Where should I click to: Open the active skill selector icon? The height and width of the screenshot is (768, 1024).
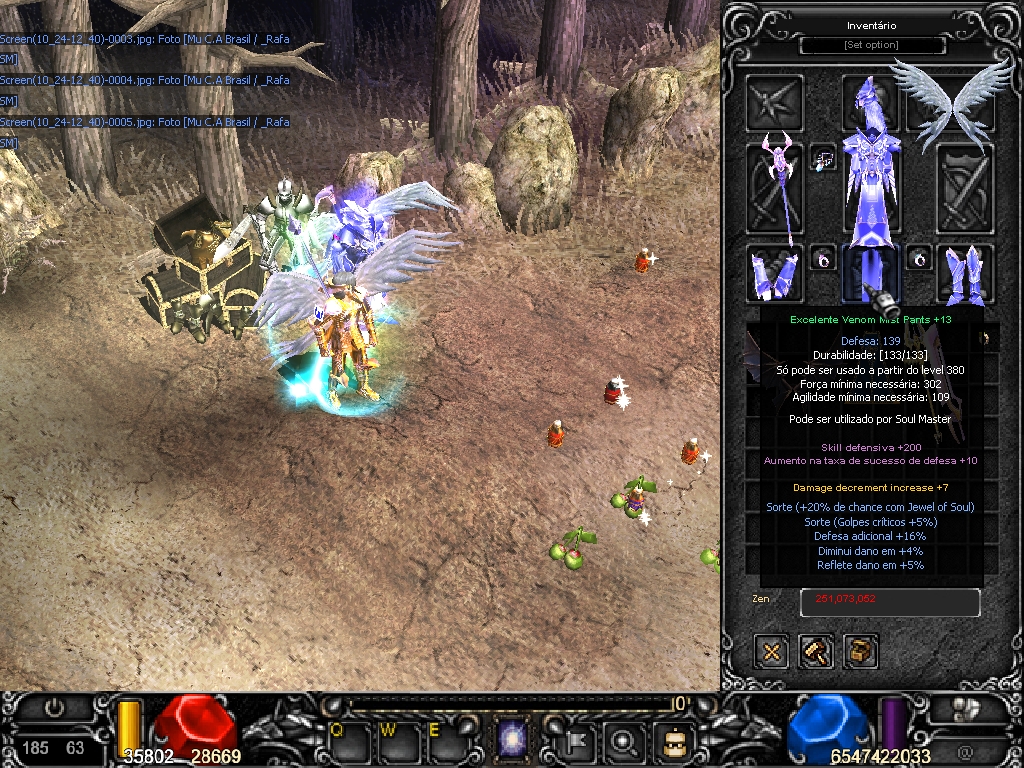[513, 741]
